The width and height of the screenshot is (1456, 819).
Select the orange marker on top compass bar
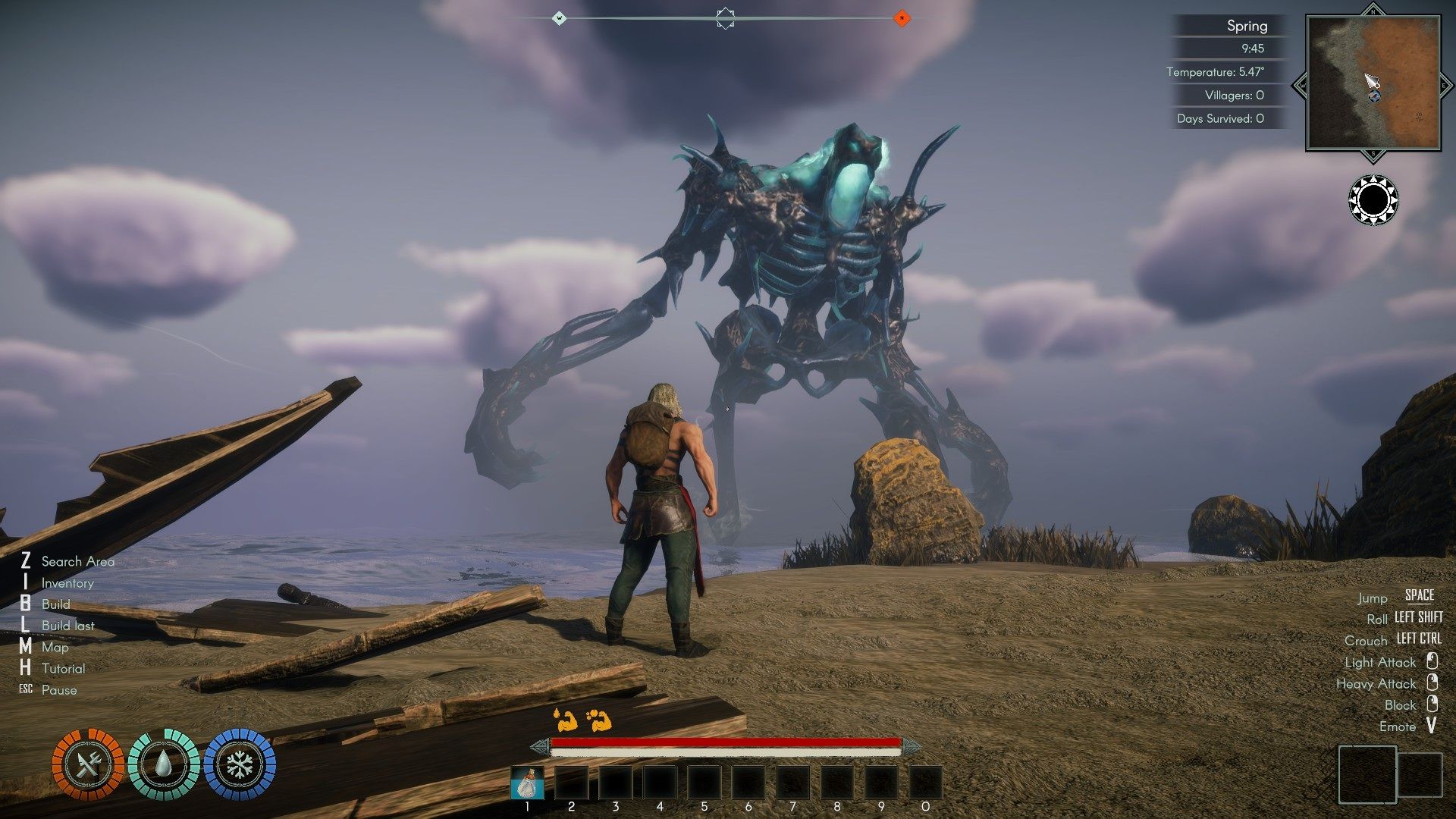click(901, 17)
